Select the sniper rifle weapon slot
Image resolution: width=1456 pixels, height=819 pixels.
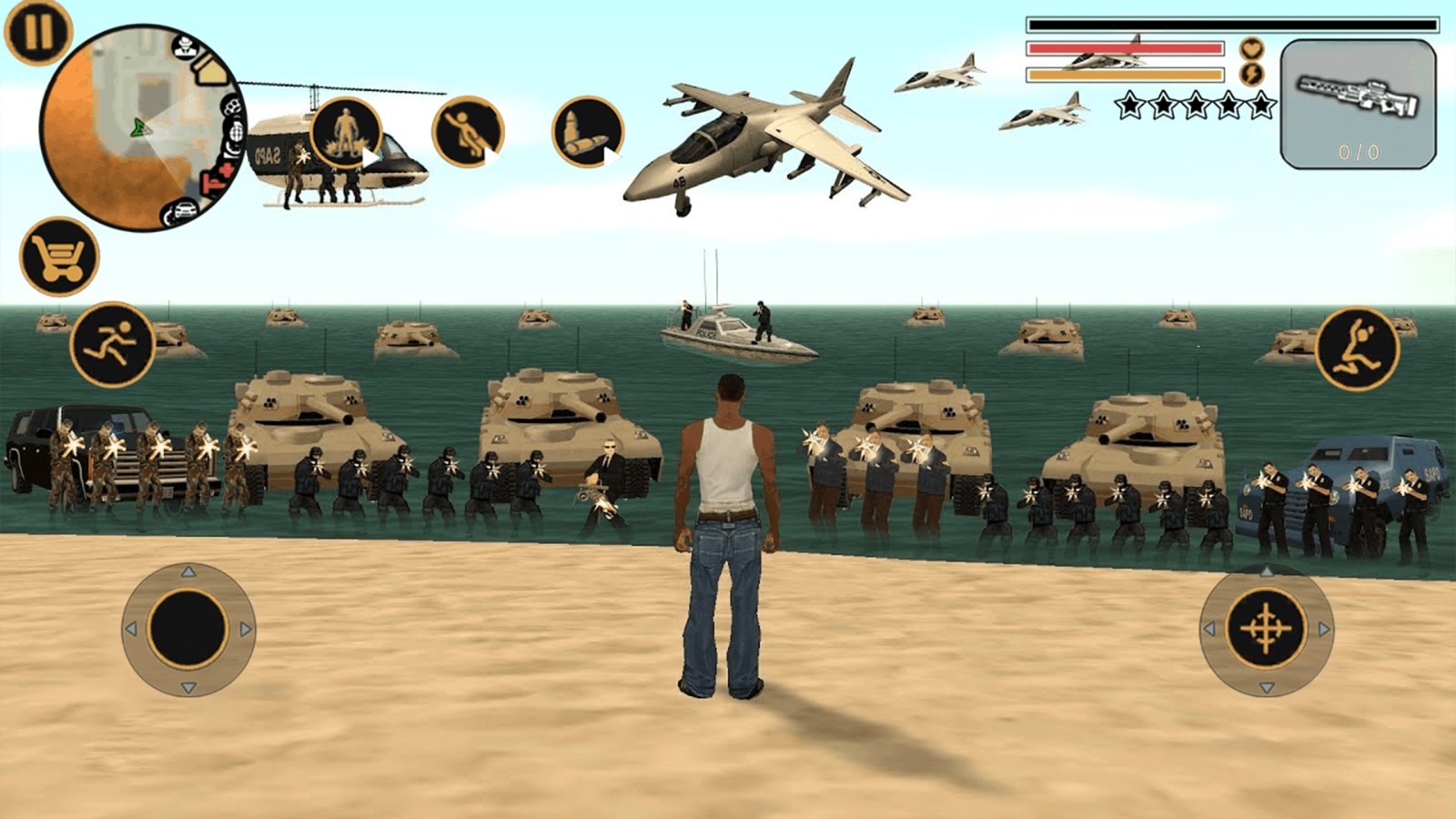[x=1358, y=104]
